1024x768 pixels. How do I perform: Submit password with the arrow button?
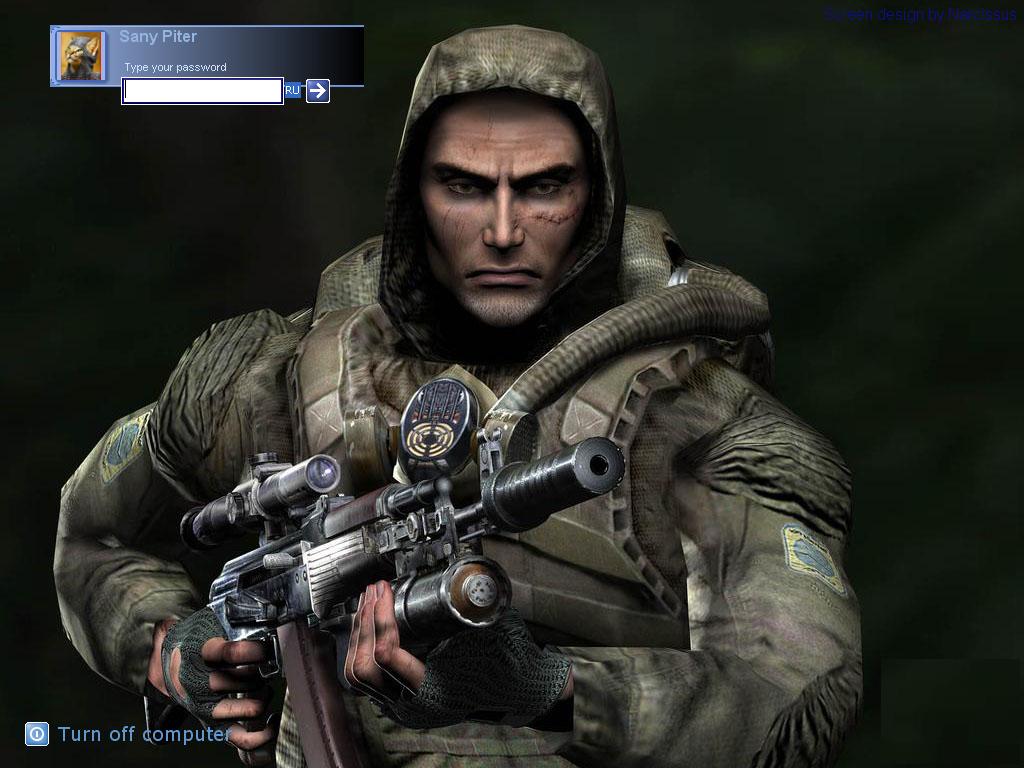(318, 91)
